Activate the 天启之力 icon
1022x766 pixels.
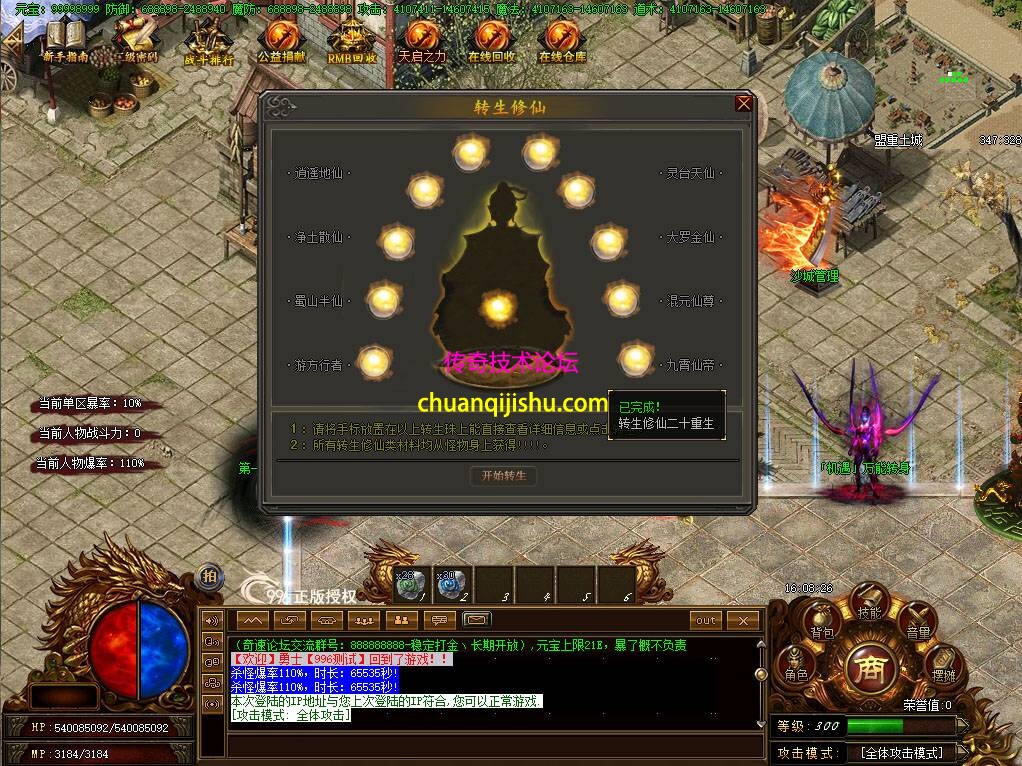point(422,41)
